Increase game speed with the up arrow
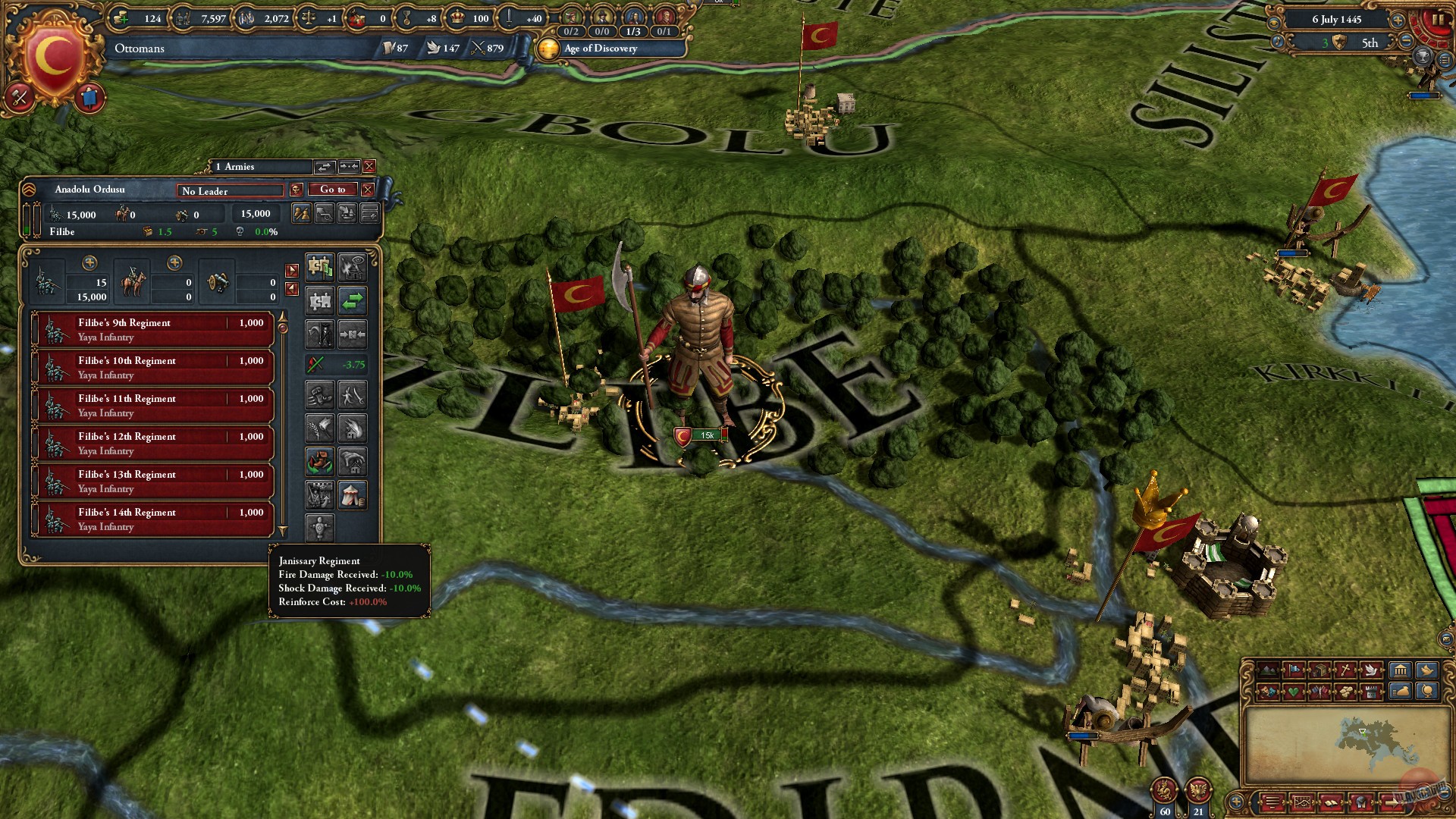 [x=1398, y=20]
